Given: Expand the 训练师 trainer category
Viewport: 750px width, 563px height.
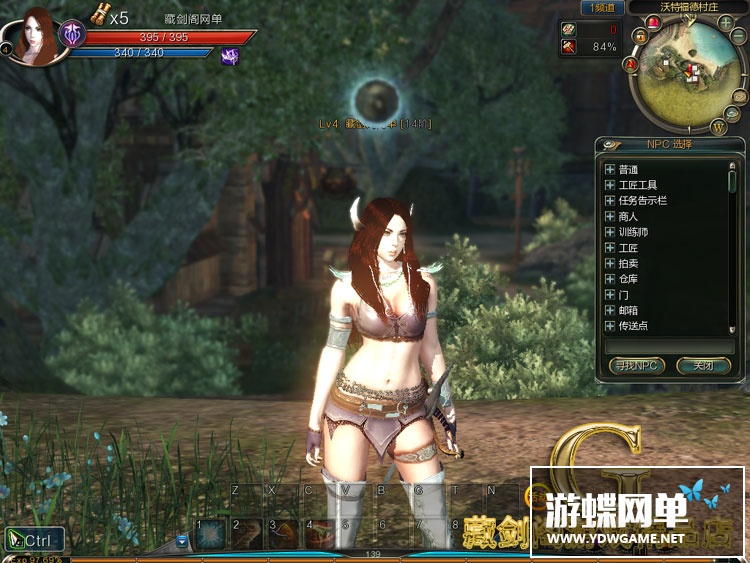Looking at the screenshot, I should pyautogui.click(x=610, y=232).
